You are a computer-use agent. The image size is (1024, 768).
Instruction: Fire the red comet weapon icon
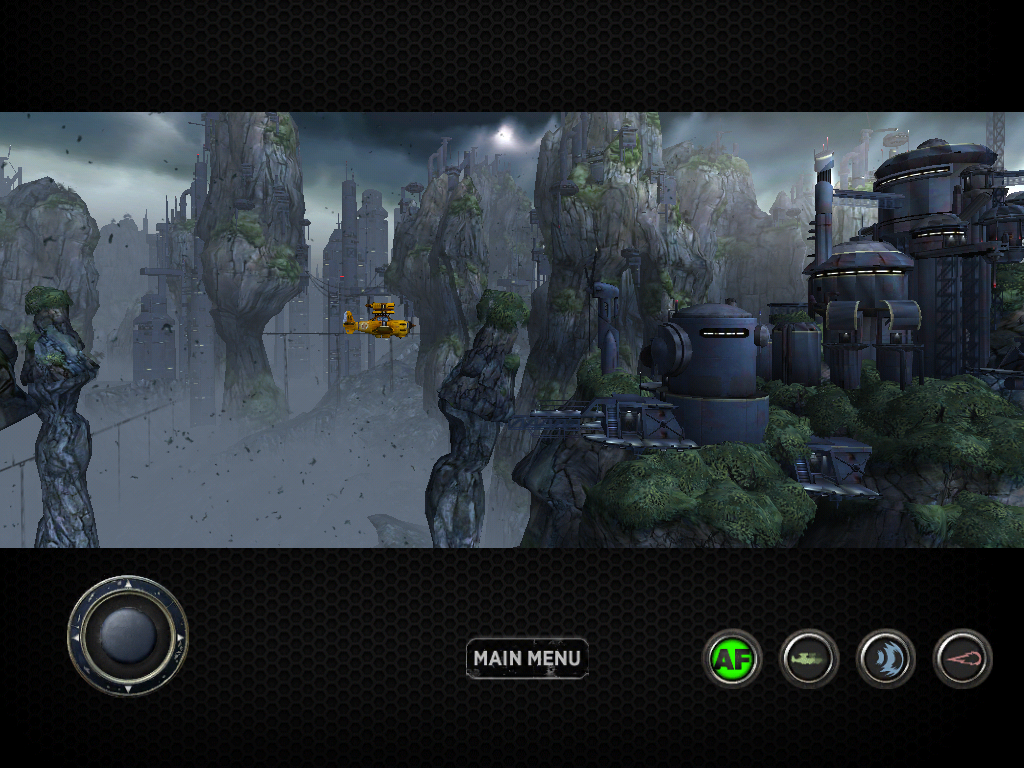pyautogui.click(x=962, y=659)
